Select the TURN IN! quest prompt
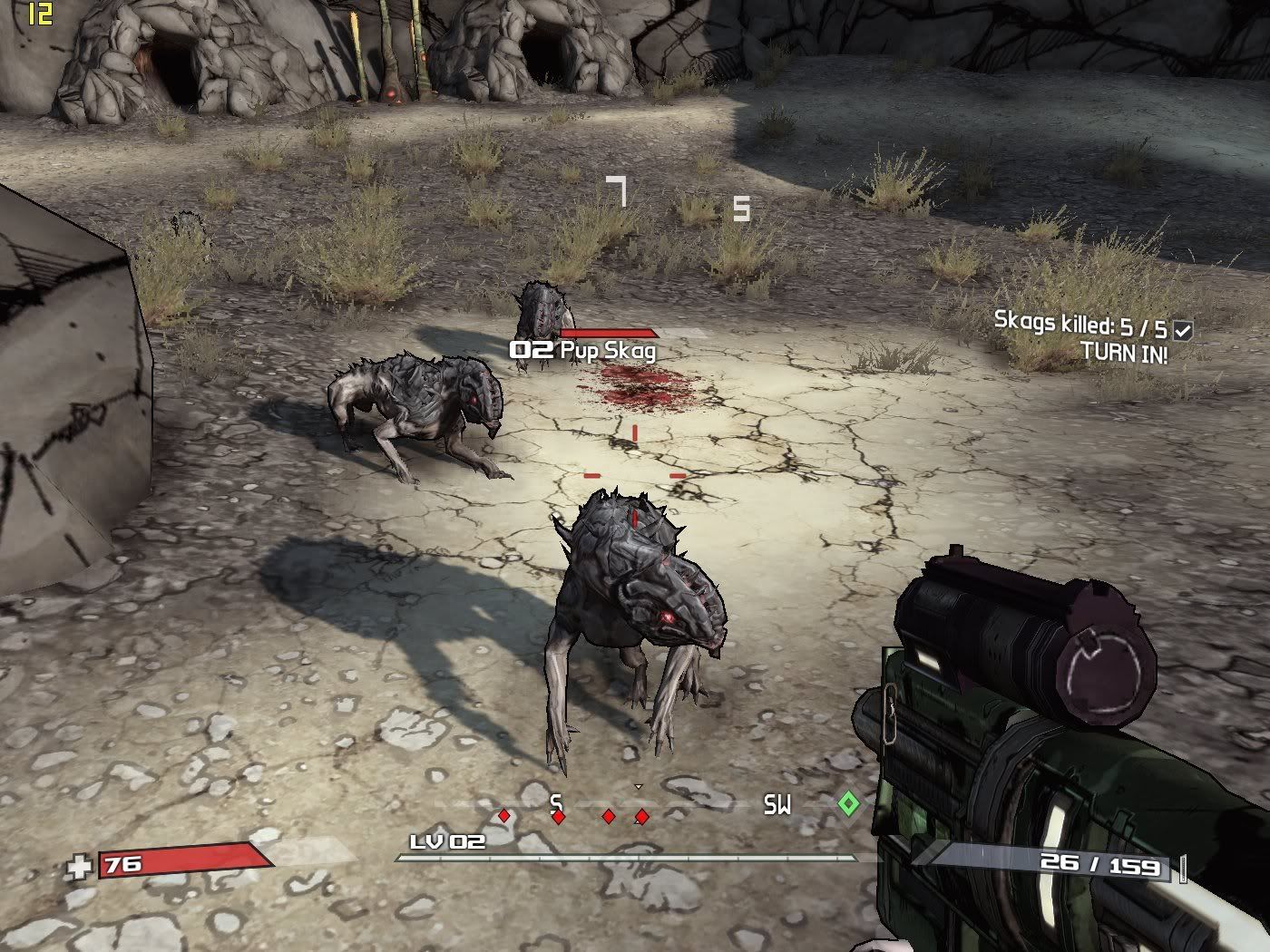Screen dimensions: 1270x952 pos(1124,353)
